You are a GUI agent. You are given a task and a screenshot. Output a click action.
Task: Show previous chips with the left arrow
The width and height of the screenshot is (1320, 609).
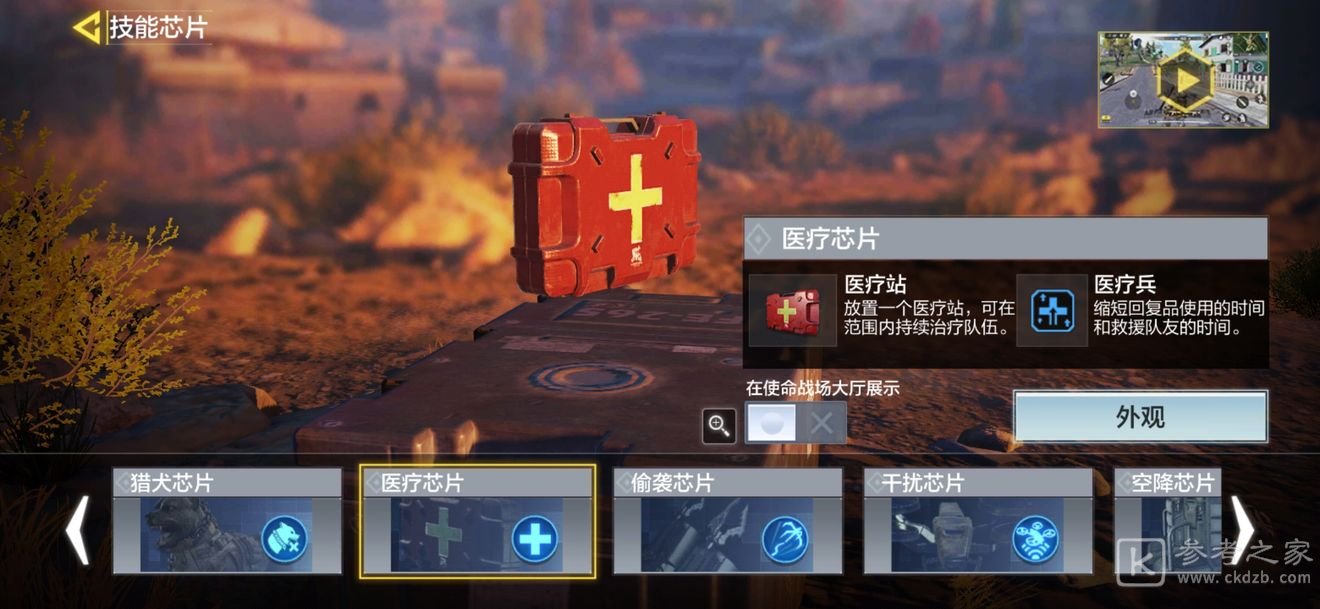77,529
